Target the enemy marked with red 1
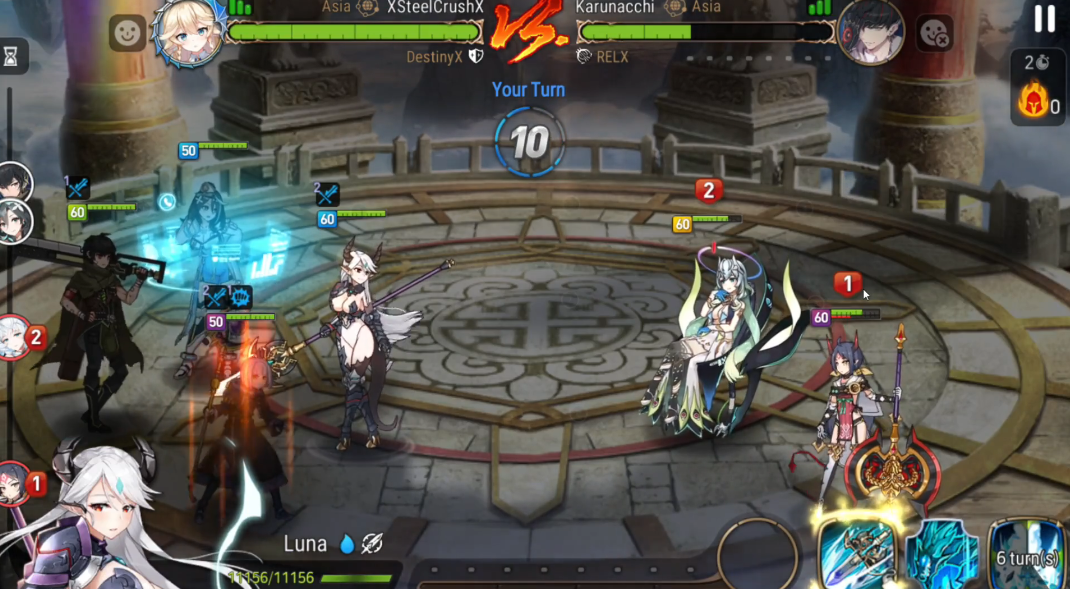Image resolution: width=1070 pixels, height=589 pixels. coord(853,400)
